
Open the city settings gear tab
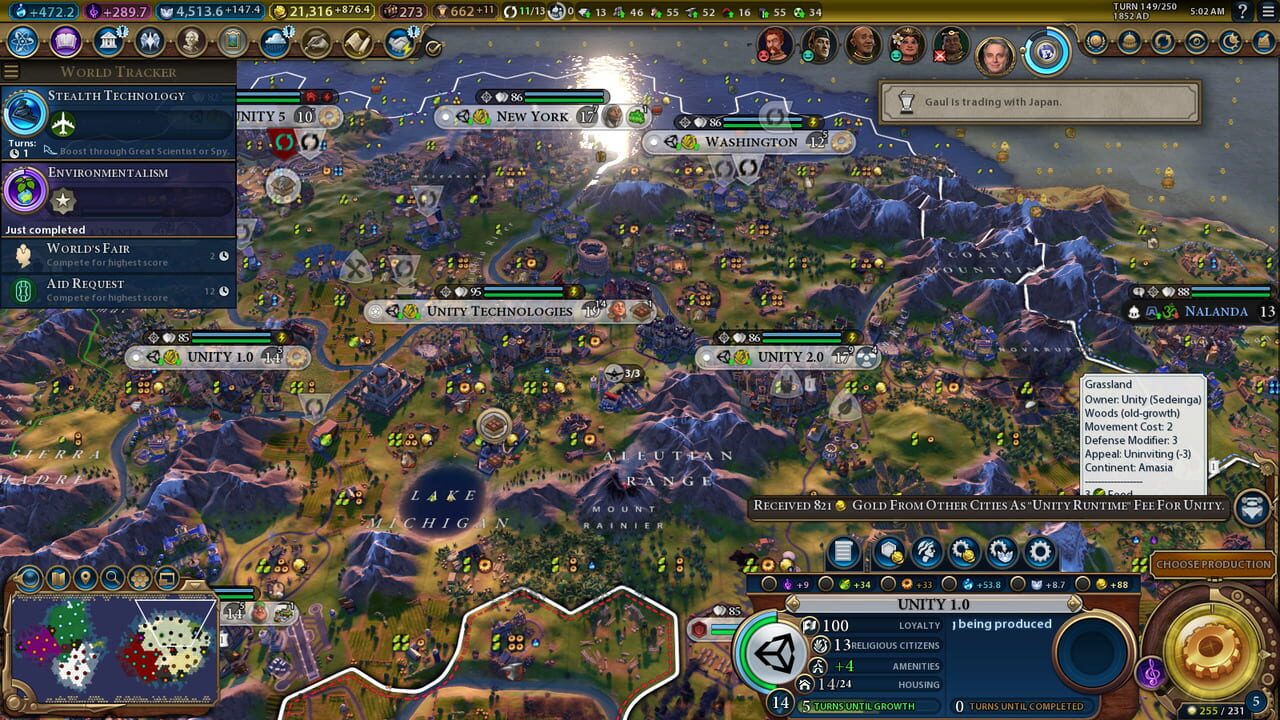[1038, 550]
